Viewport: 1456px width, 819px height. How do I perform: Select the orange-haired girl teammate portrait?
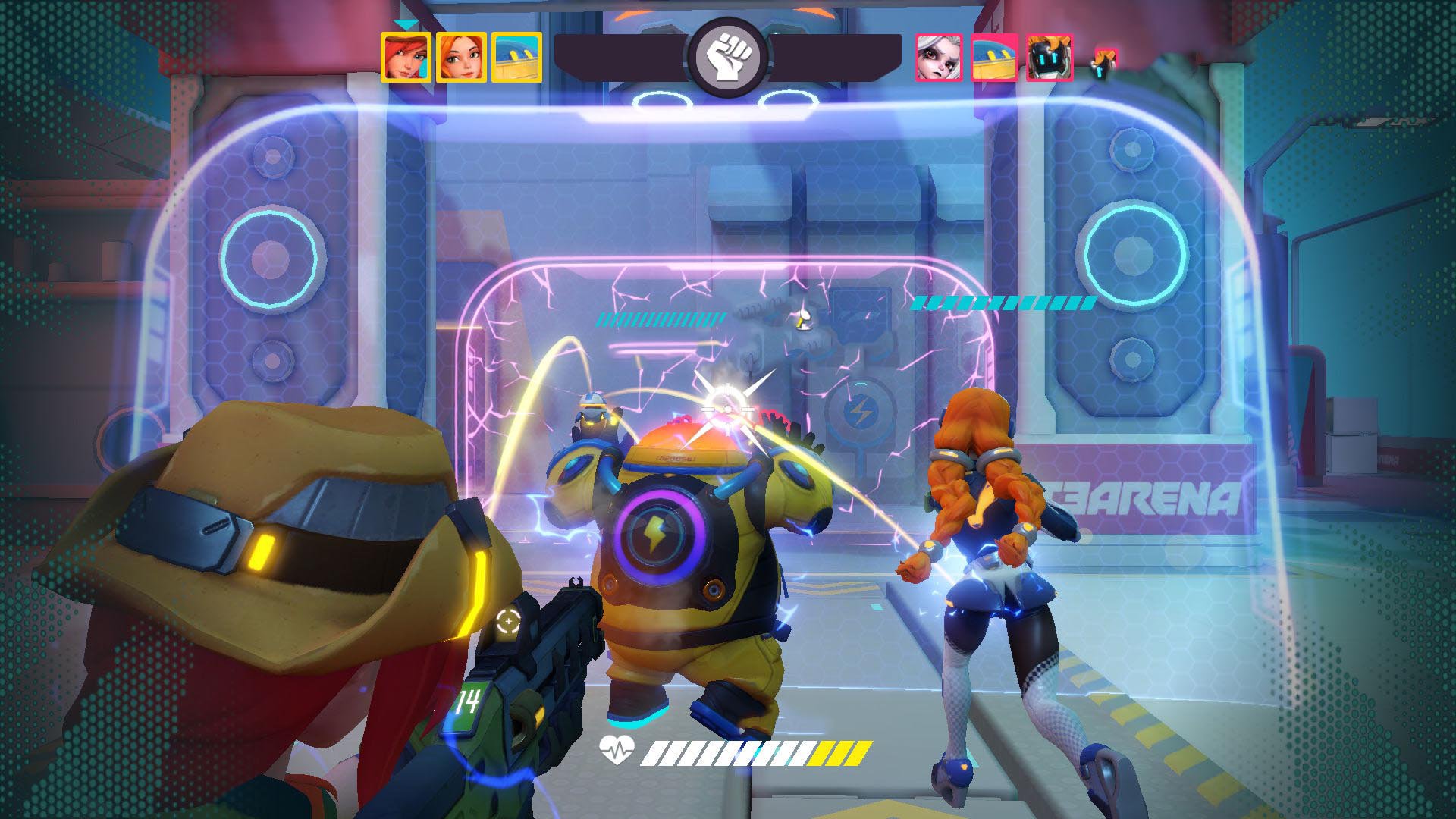click(x=461, y=57)
